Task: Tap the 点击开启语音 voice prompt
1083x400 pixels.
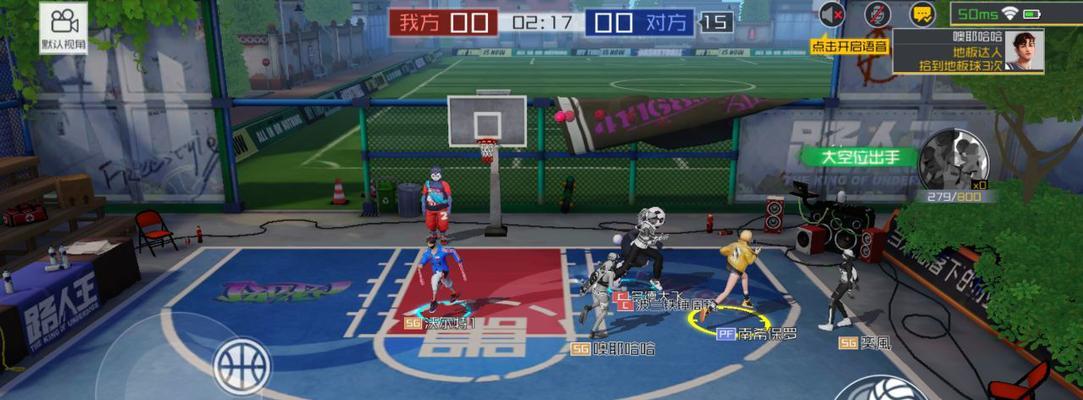Action: 848,45
